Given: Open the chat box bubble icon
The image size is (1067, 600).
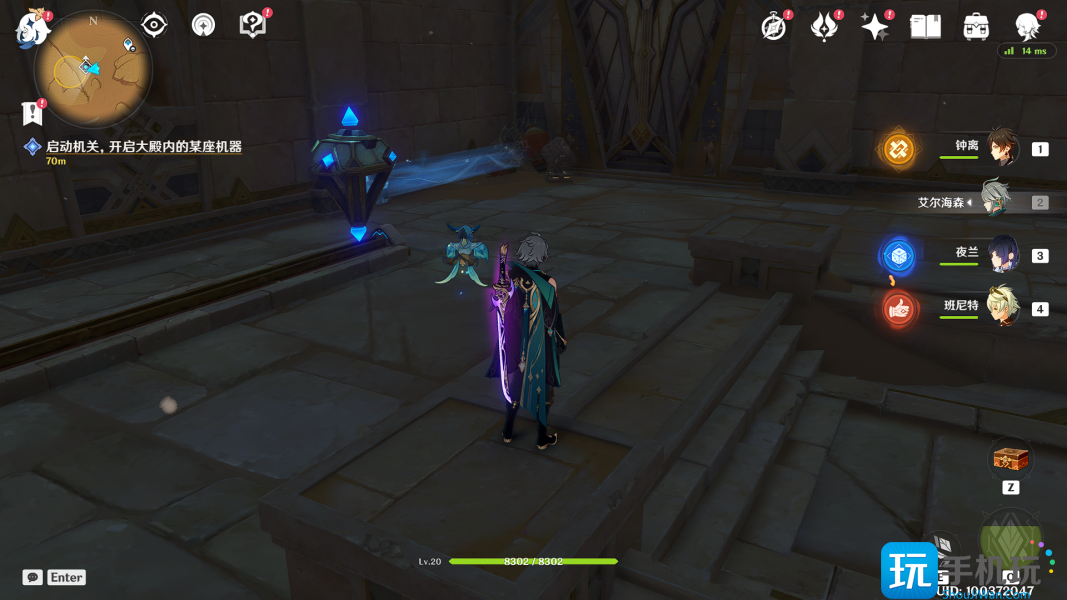Looking at the screenshot, I should coord(33,577).
